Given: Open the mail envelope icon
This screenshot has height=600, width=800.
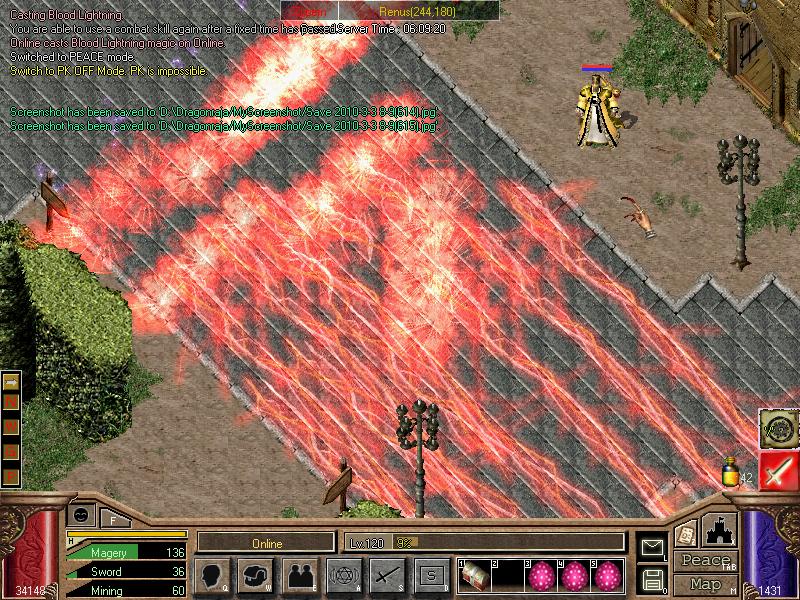Looking at the screenshot, I should click(652, 548).
